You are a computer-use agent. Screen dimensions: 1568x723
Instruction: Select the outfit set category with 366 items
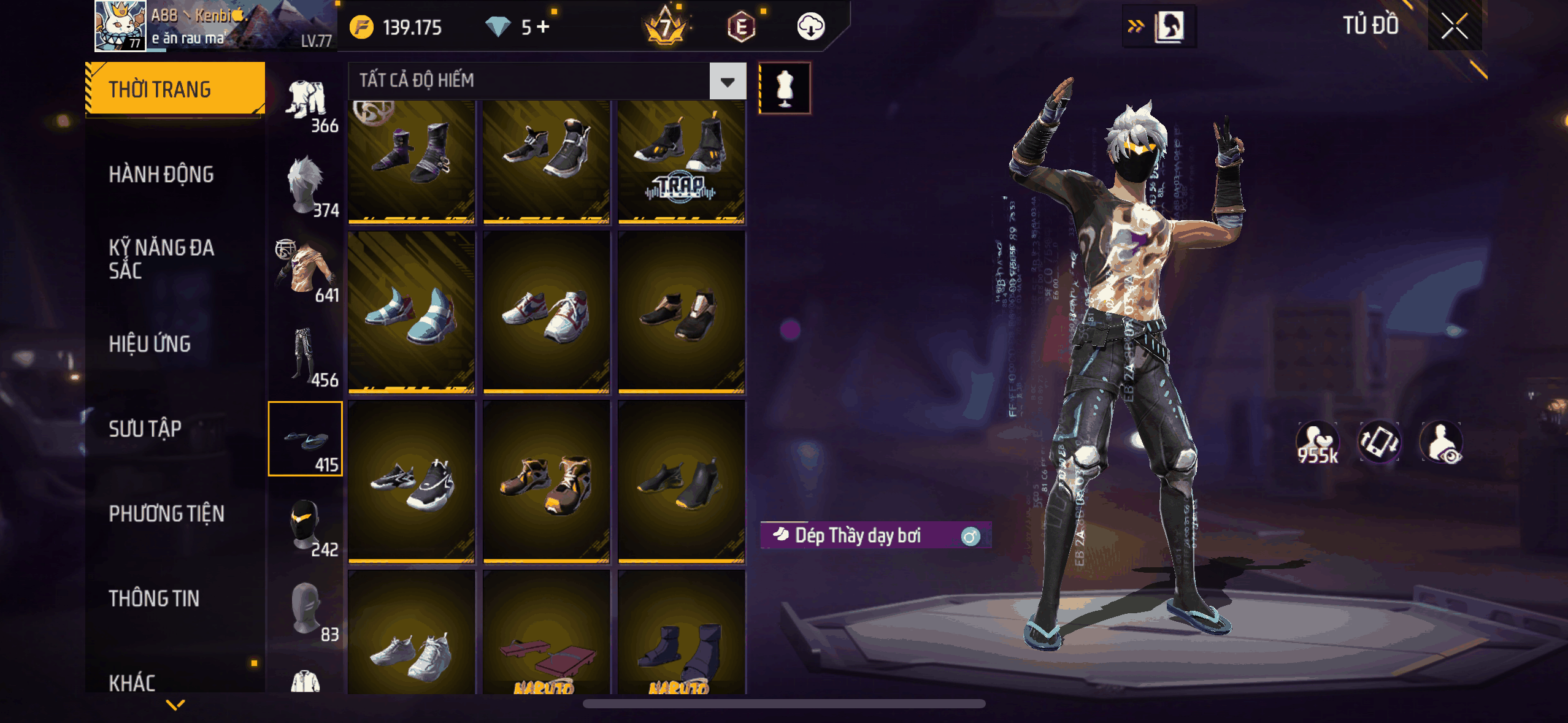[307, 104]
